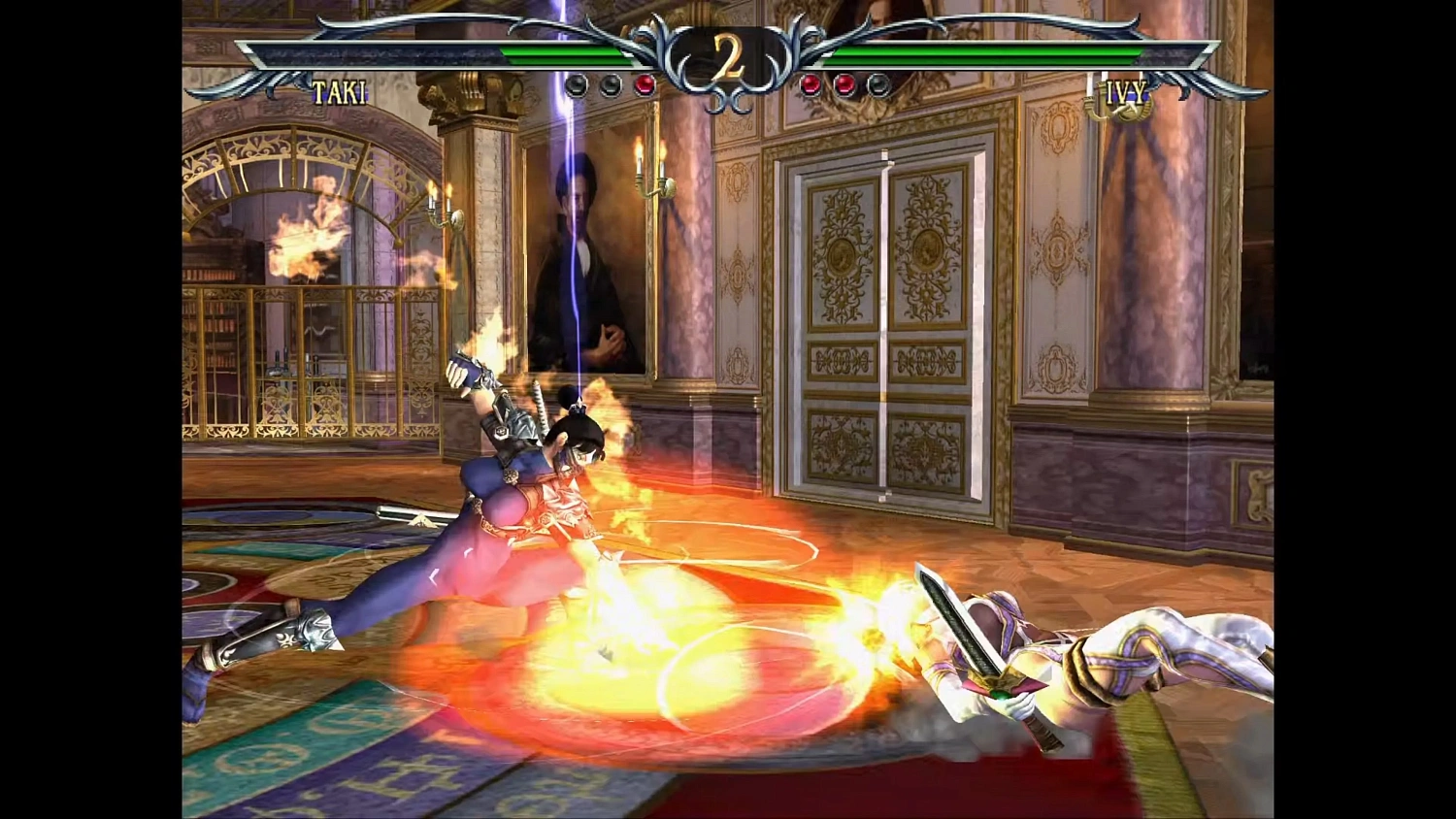Select the IVY name label
This screenshot has width=1456, height=819.
click(1128, 93)
